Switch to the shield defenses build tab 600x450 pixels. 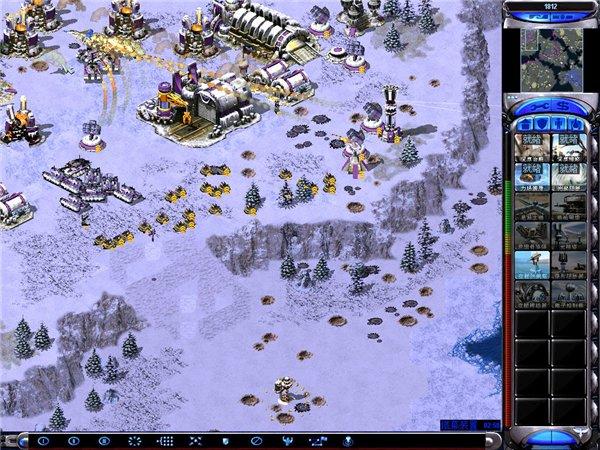coord(540,123)
